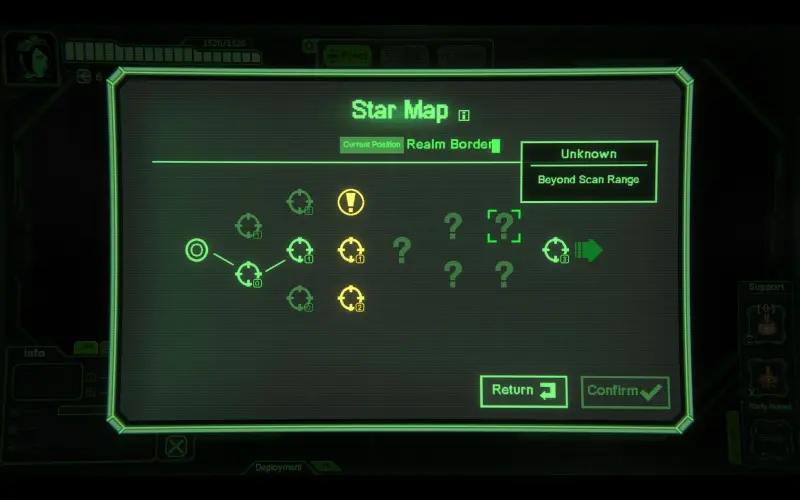This screenshot has height=500, width=800.
Task: Select the yellow crosshair node numbered 2
Action: (x=350, y=297)
